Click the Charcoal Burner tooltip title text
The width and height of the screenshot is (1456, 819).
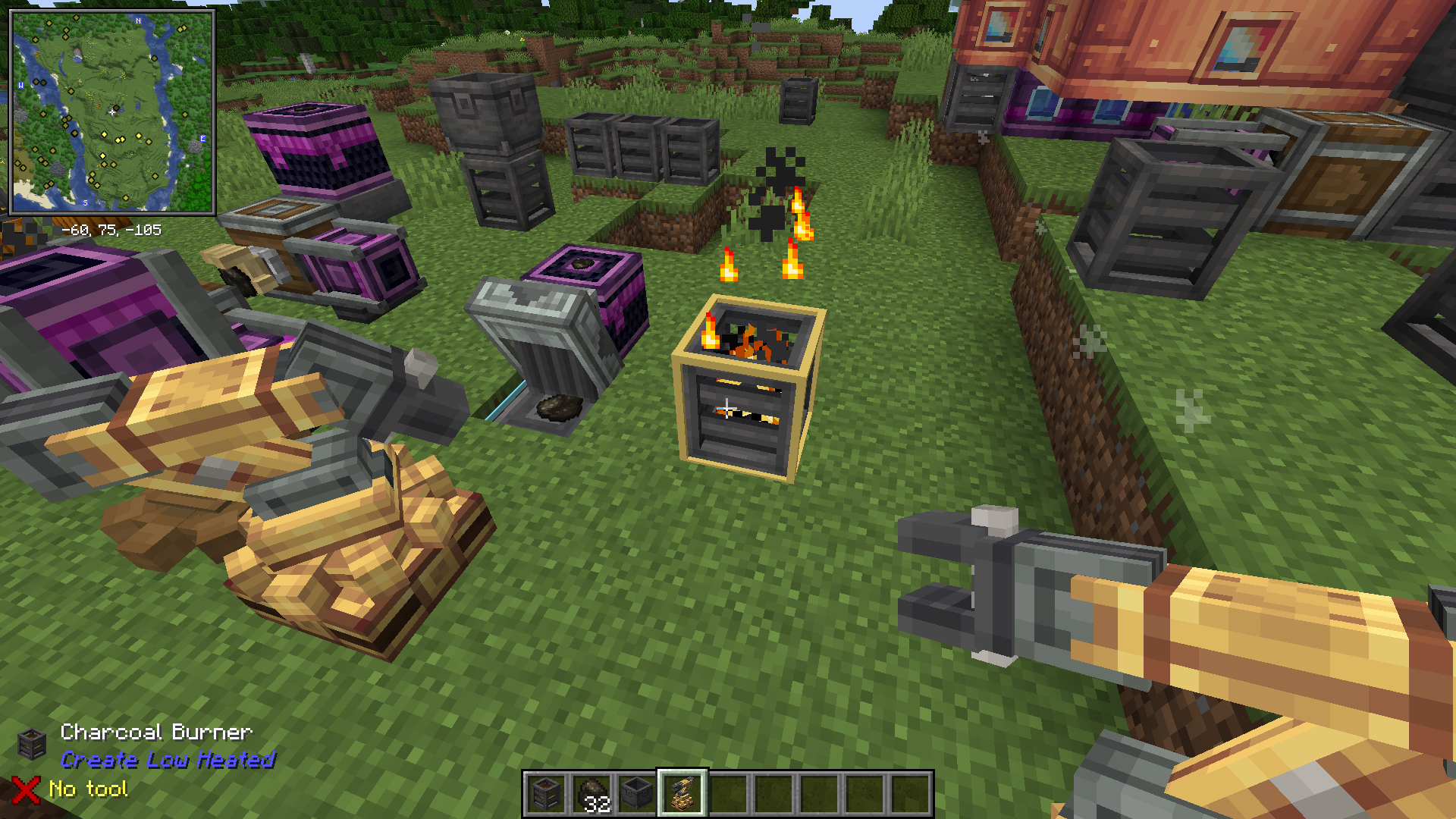155,732
